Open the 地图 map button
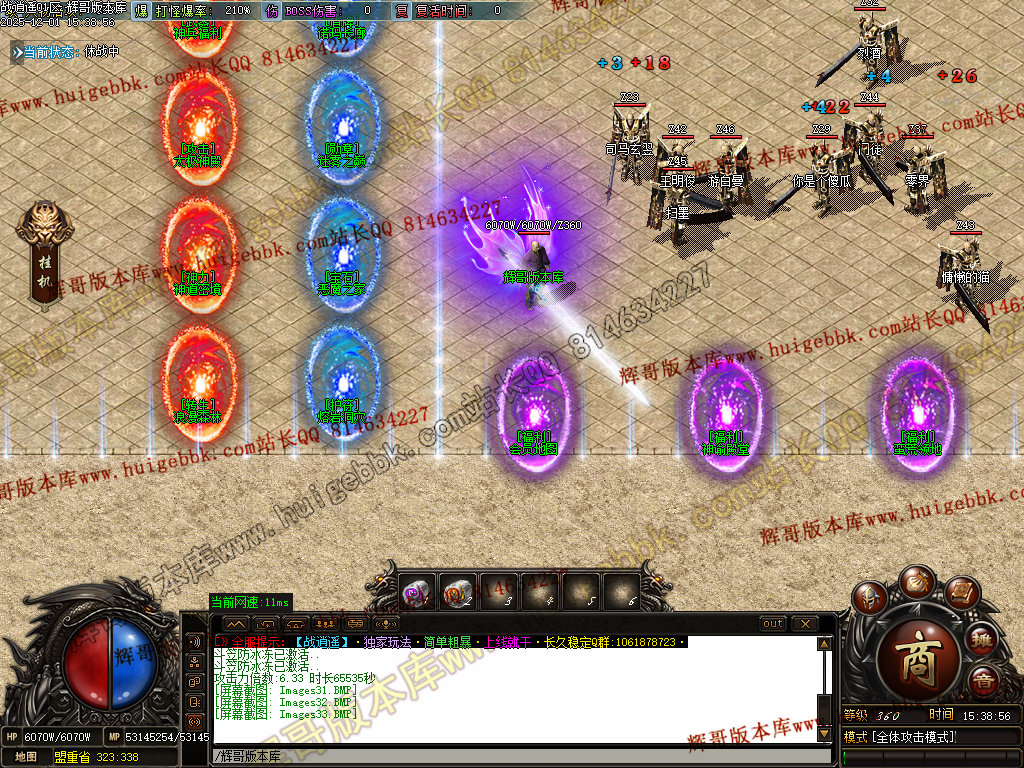 (x=25, y=757)
